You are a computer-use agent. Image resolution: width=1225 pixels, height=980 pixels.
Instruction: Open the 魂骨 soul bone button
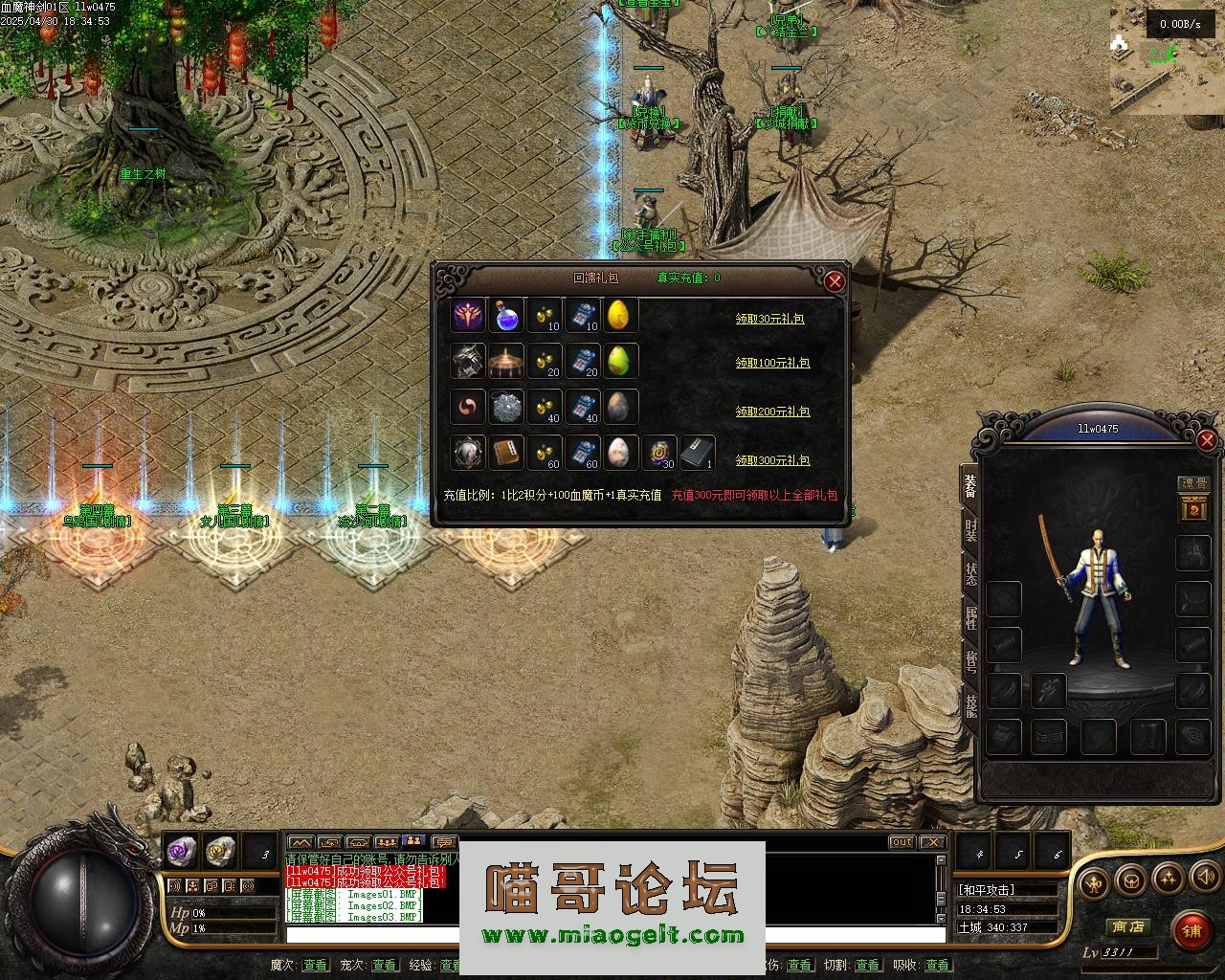(x=1194, y=484)
